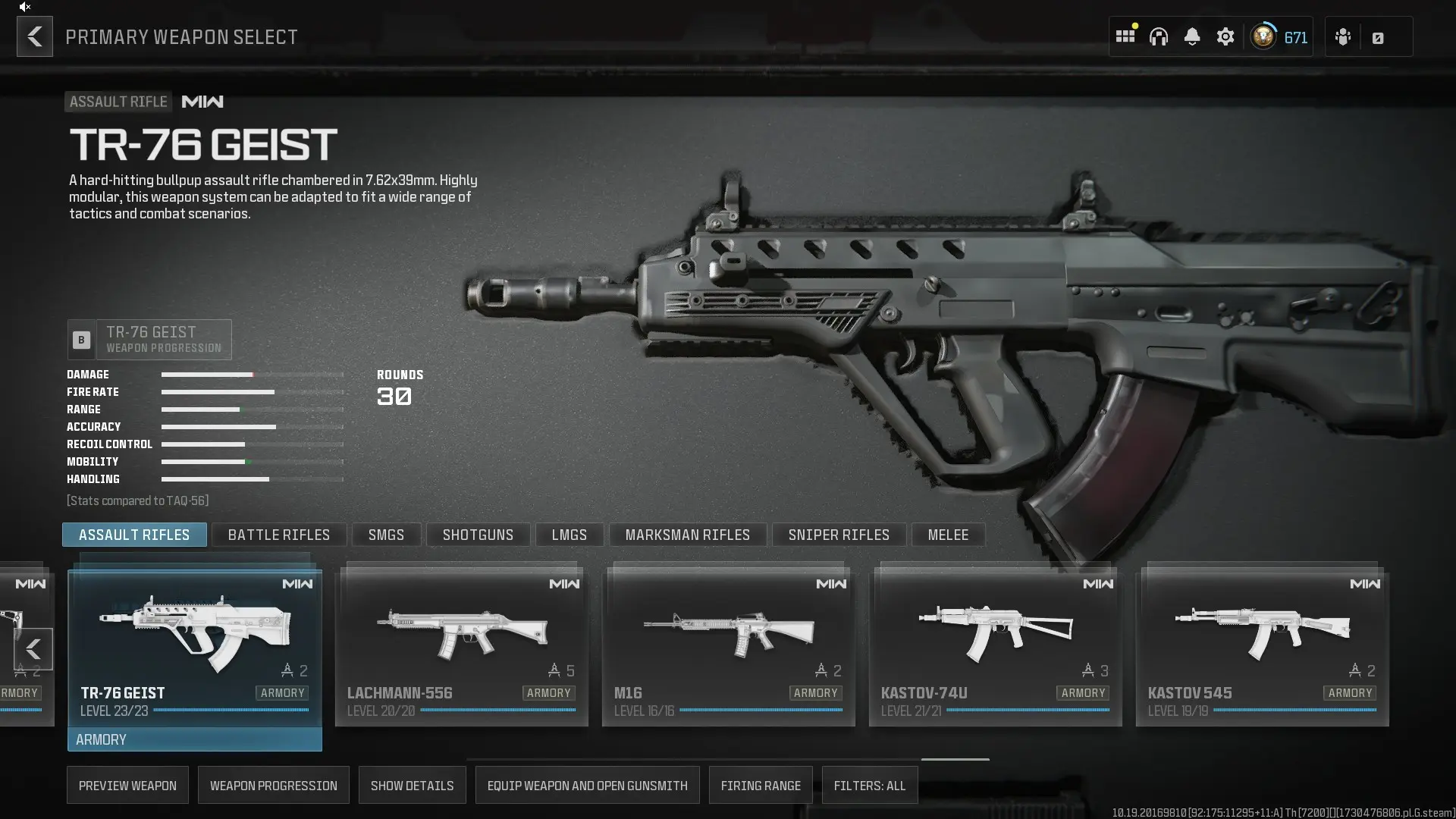Screen dimensions: 1456x819
Task: Click the headset voice chat icon
Action: (x=1159, y=36)
